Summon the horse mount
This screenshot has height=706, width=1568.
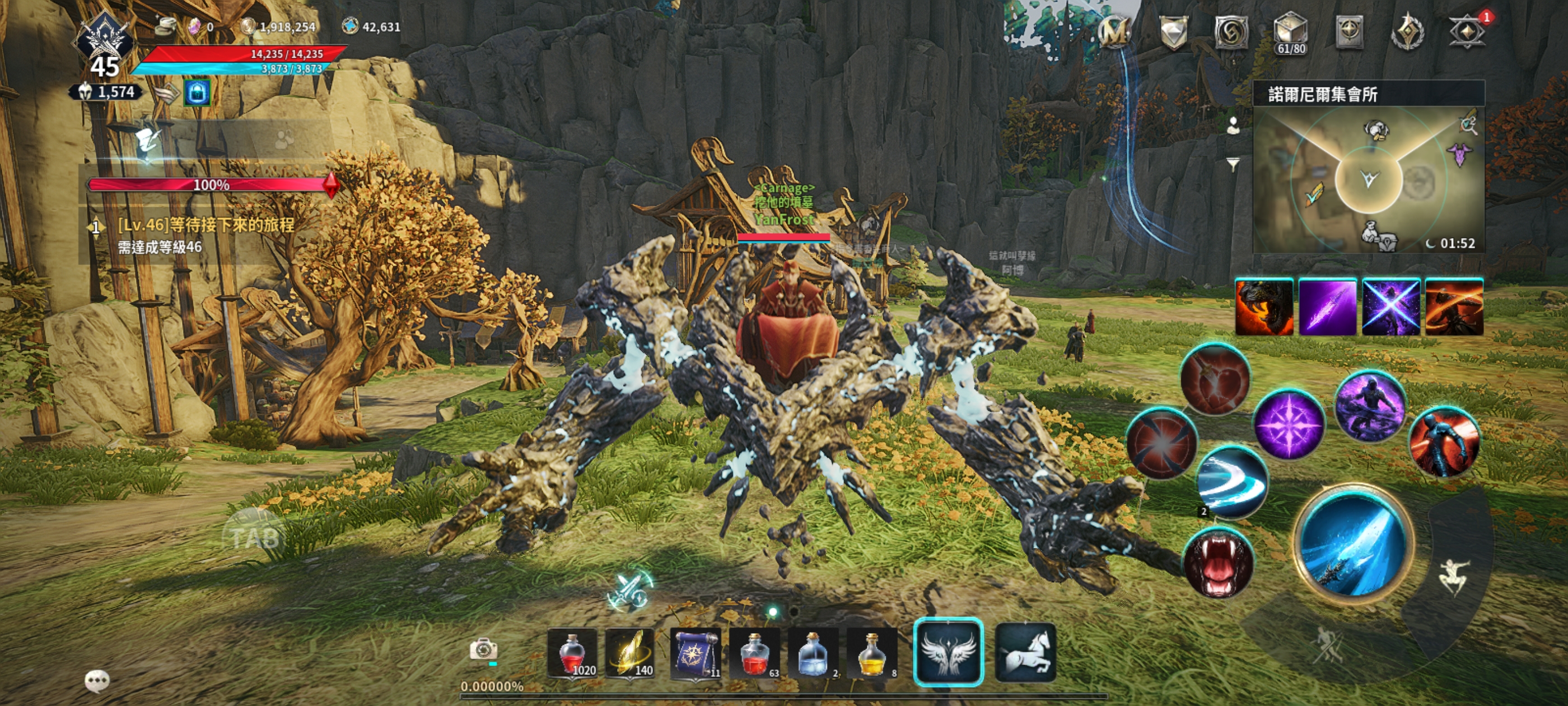pos(1025,652)
